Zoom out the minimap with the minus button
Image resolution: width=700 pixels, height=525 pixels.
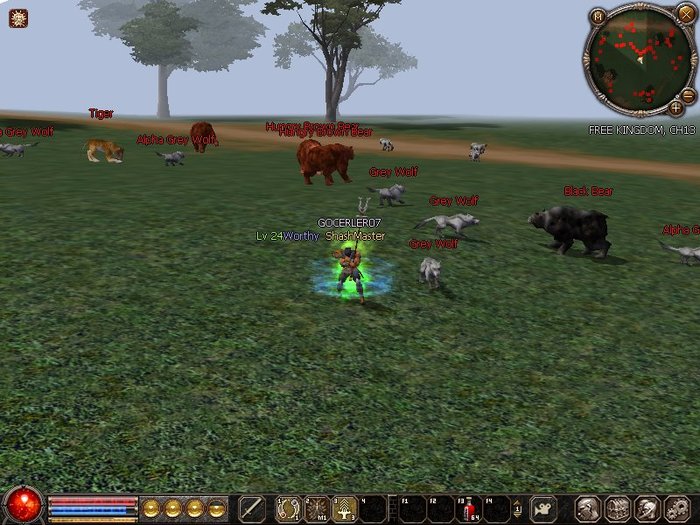click(687, 94)
